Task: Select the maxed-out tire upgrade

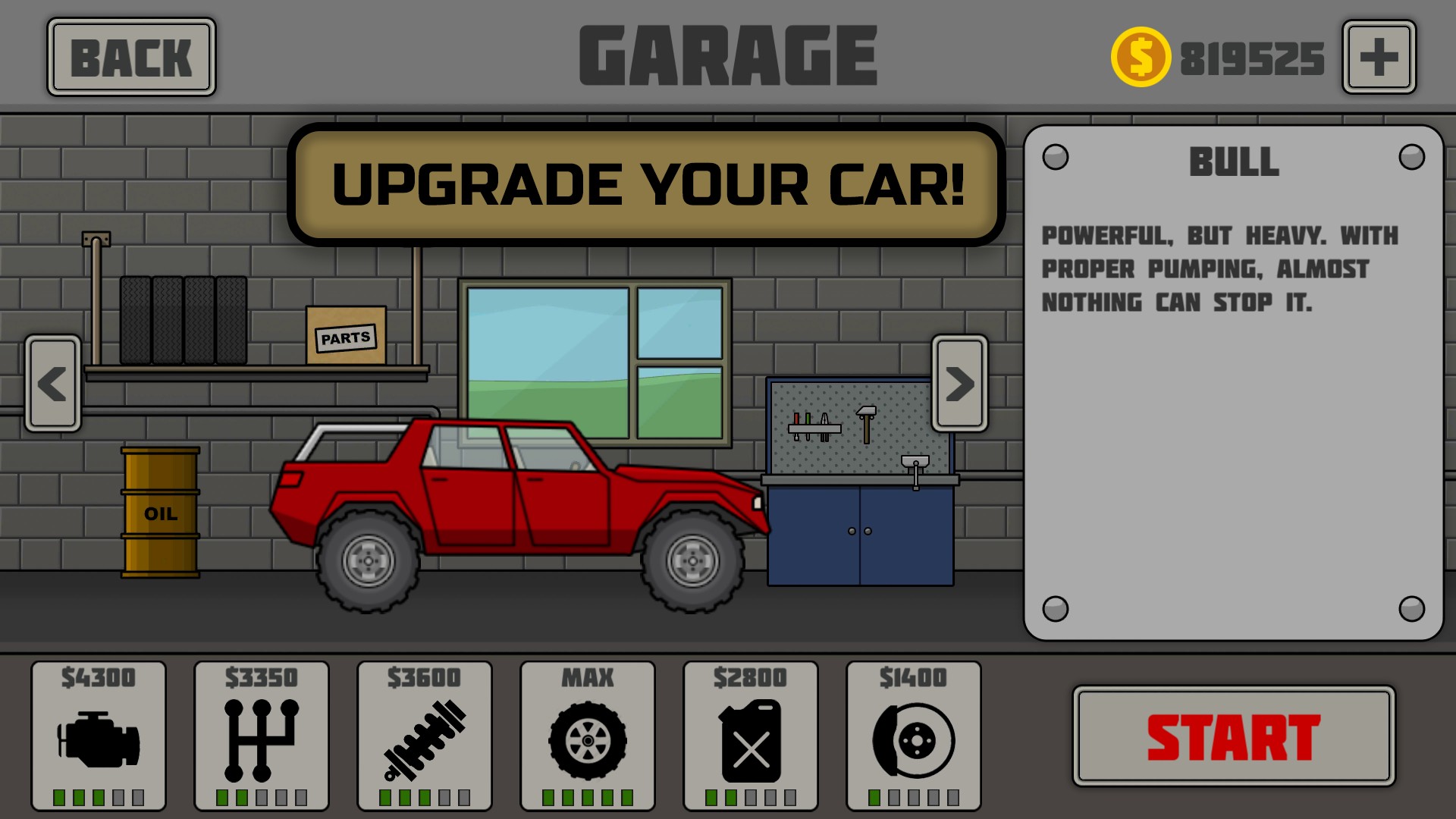Action: click(588, 736)
